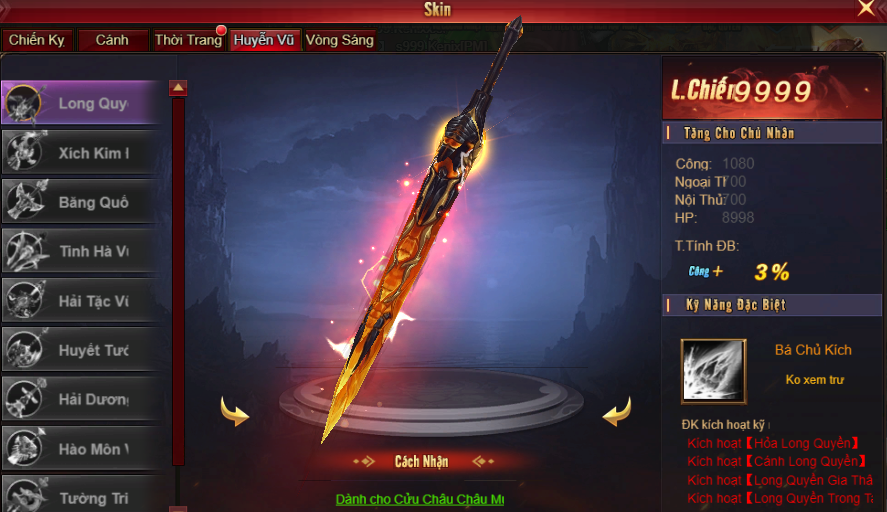Image resolution: width=887 pixels, height=512 pixels.
Task: Select the Thời Trang tab
Action: (188, 41)
